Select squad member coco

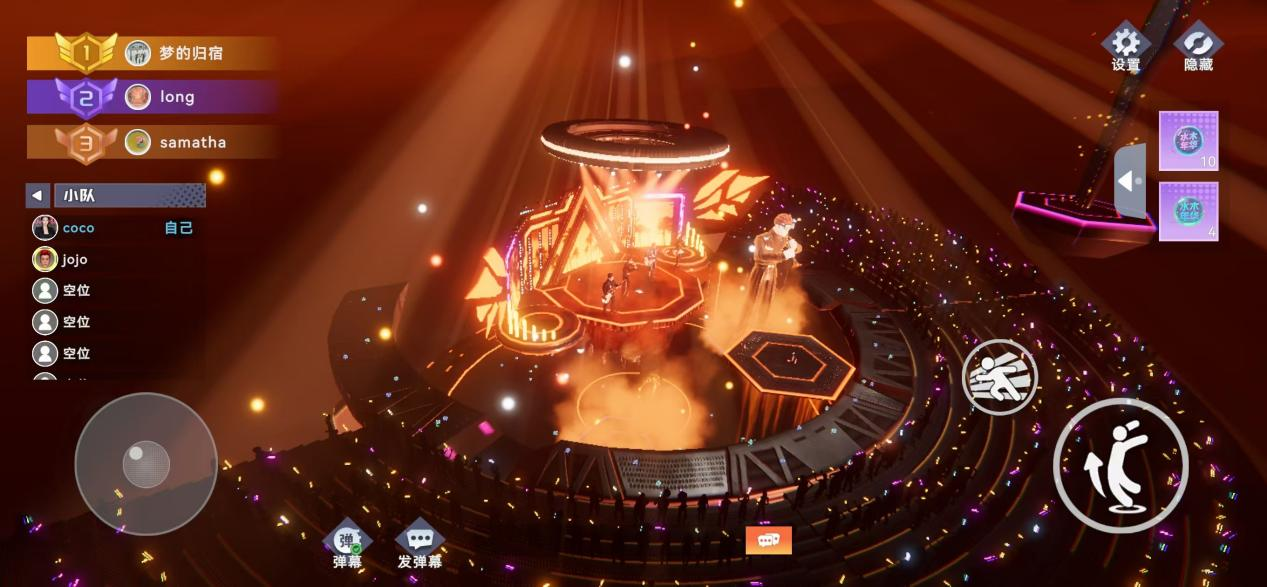click(x=78, y=228)
